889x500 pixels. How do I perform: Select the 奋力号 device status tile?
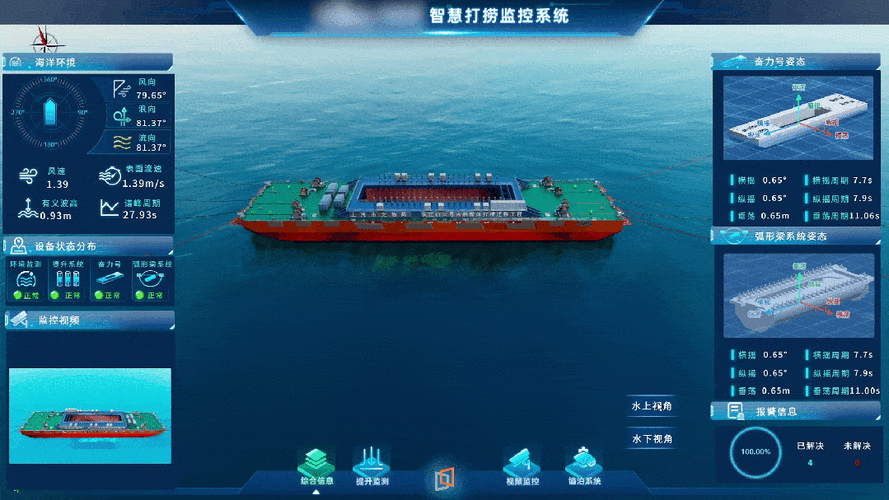coord(109,281)
